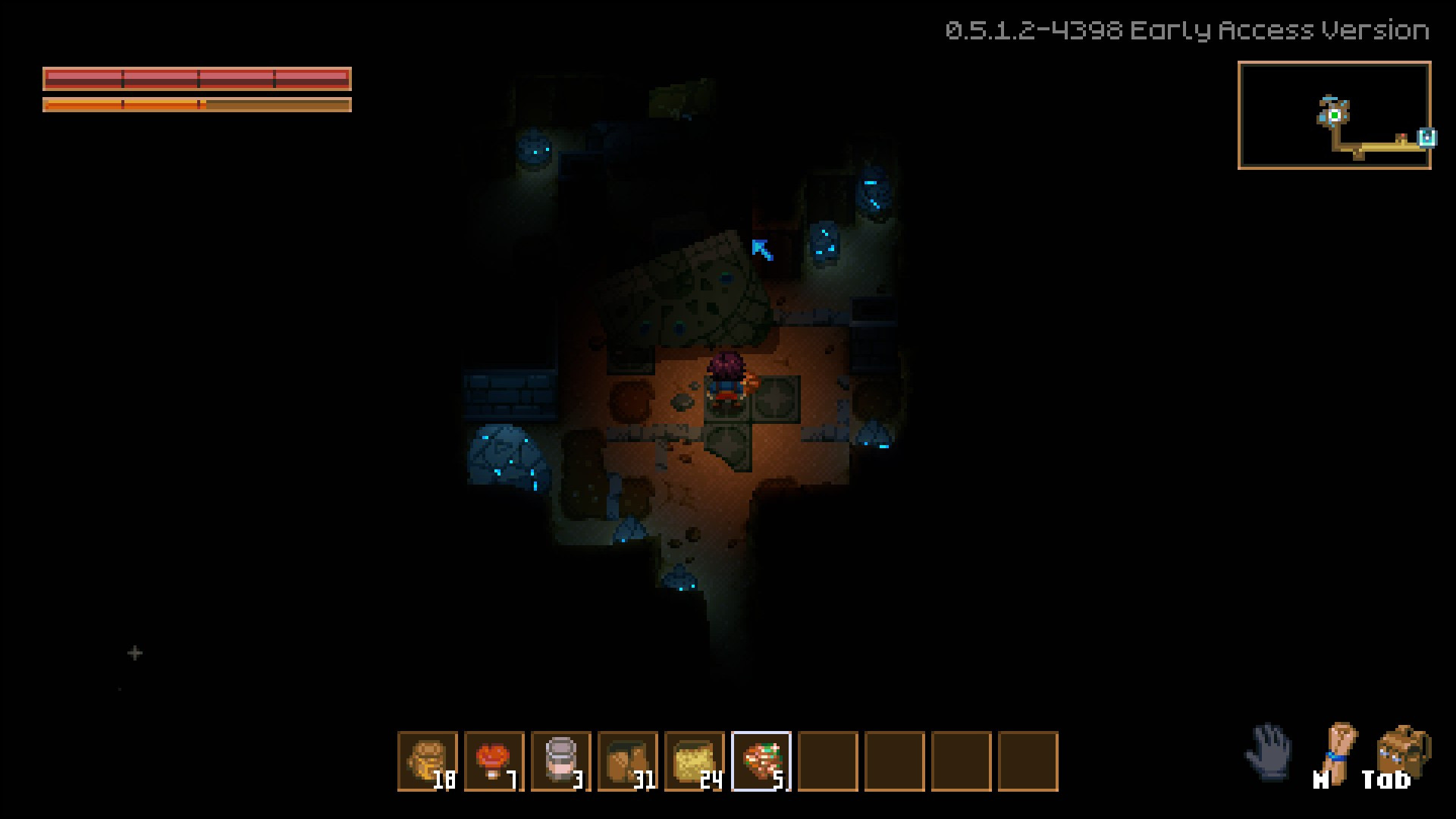
Task: Select the hotbar slot holding 18 items
Action: (428, 761)
